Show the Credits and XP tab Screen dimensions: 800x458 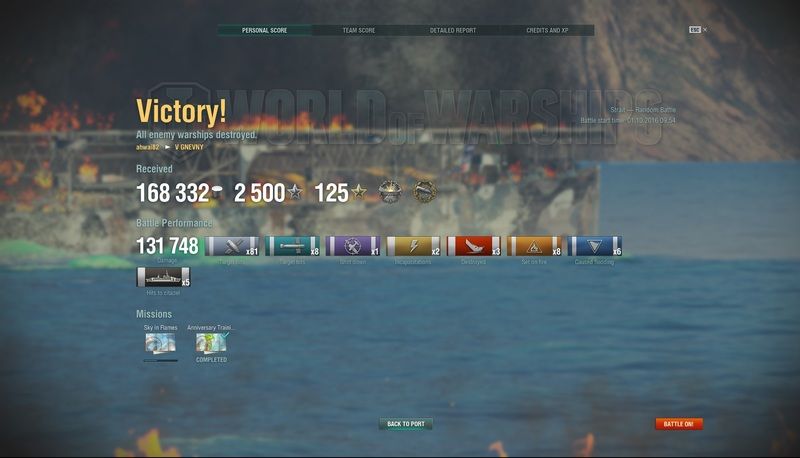pos(547,30)
